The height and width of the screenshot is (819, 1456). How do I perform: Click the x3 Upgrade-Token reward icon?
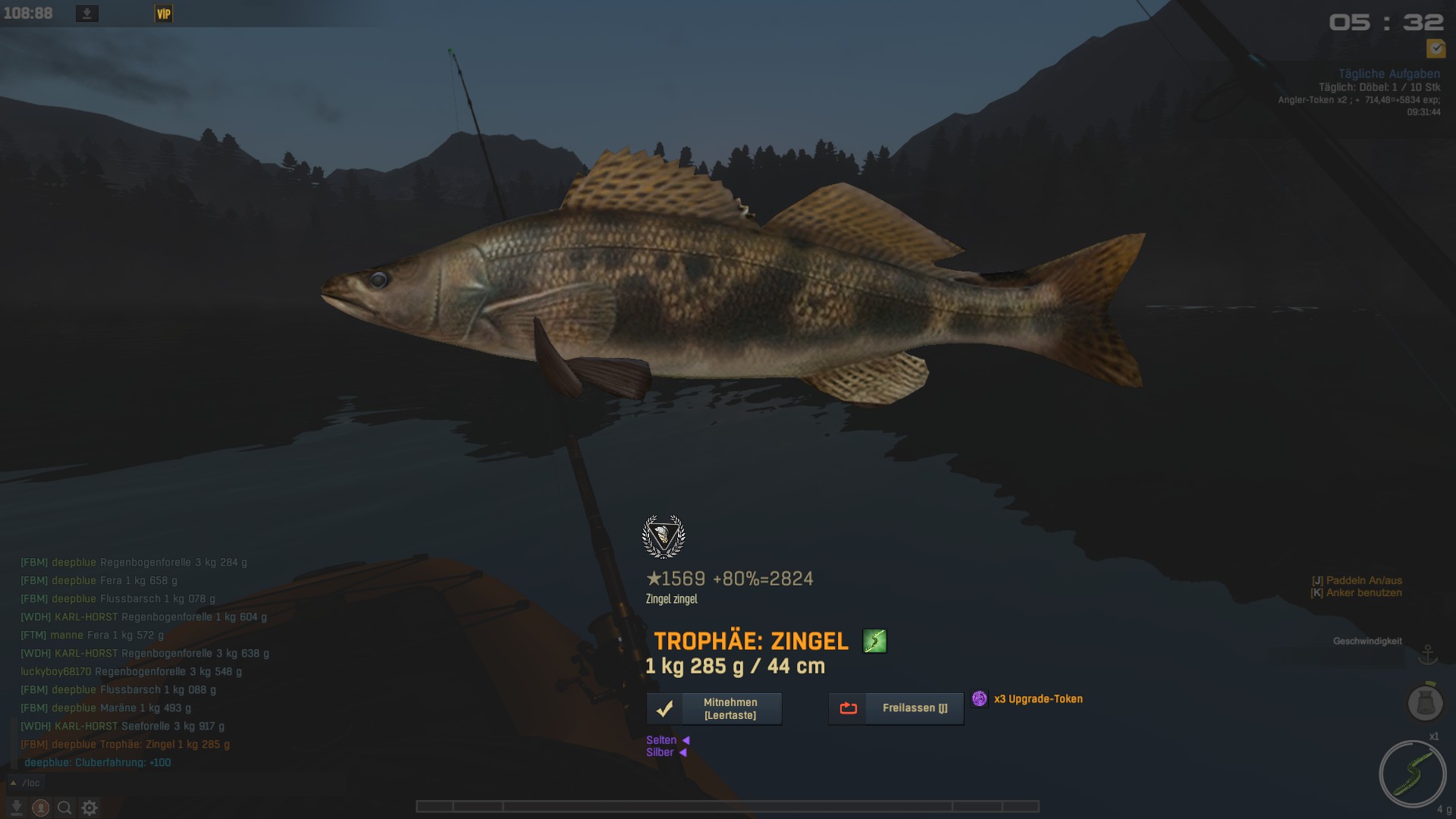(x=980, y=698)
